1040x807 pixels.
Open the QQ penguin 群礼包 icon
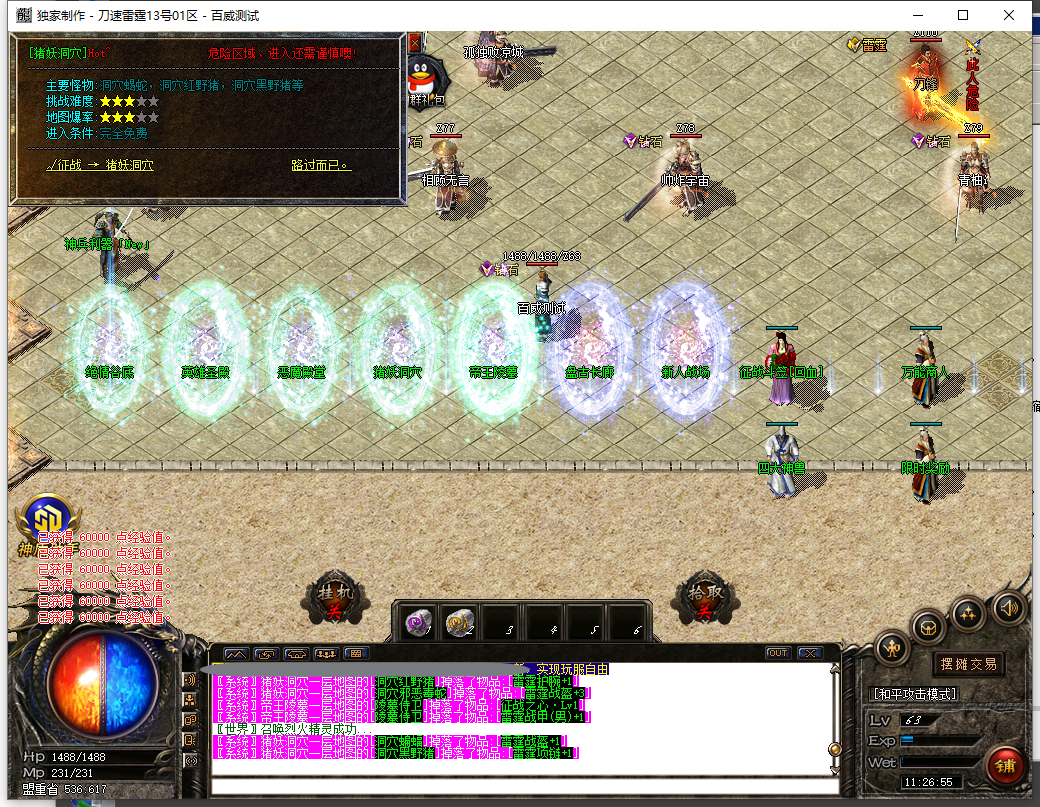pos(425,78)
